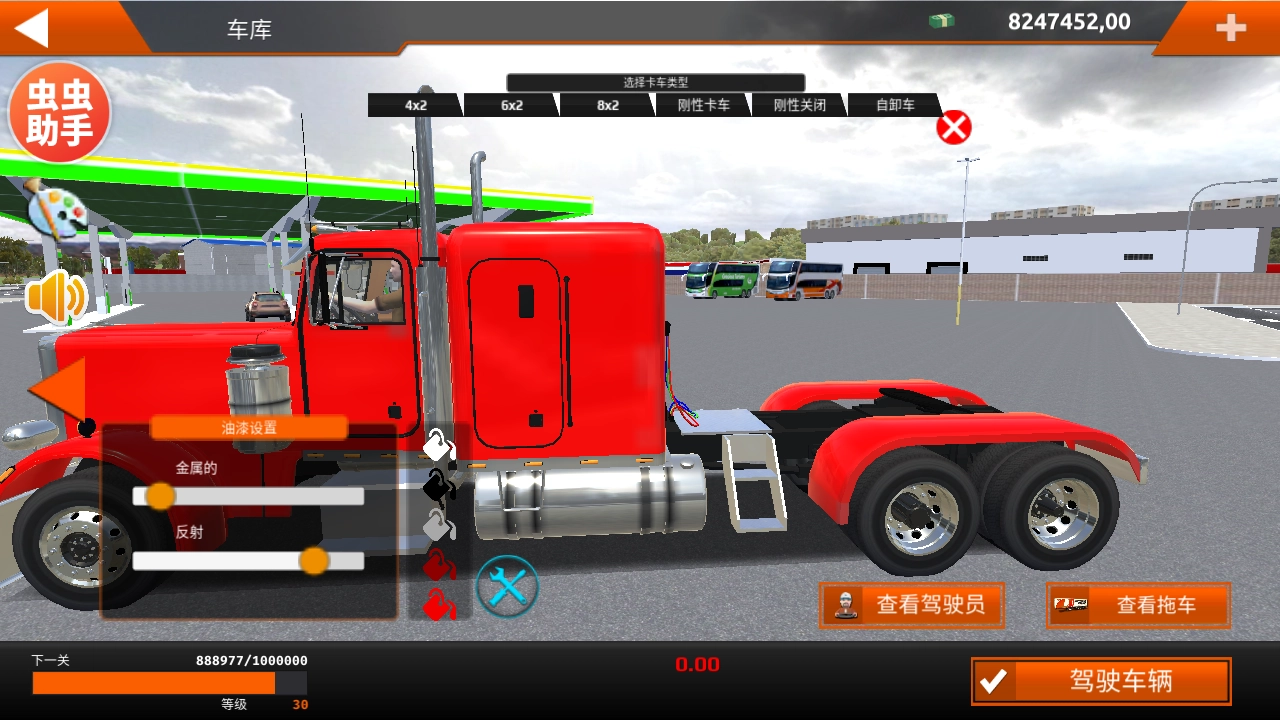Open the wrench and screwdriver tuning icon
This screenshot has height=720, width=1280.
point(507,586)
